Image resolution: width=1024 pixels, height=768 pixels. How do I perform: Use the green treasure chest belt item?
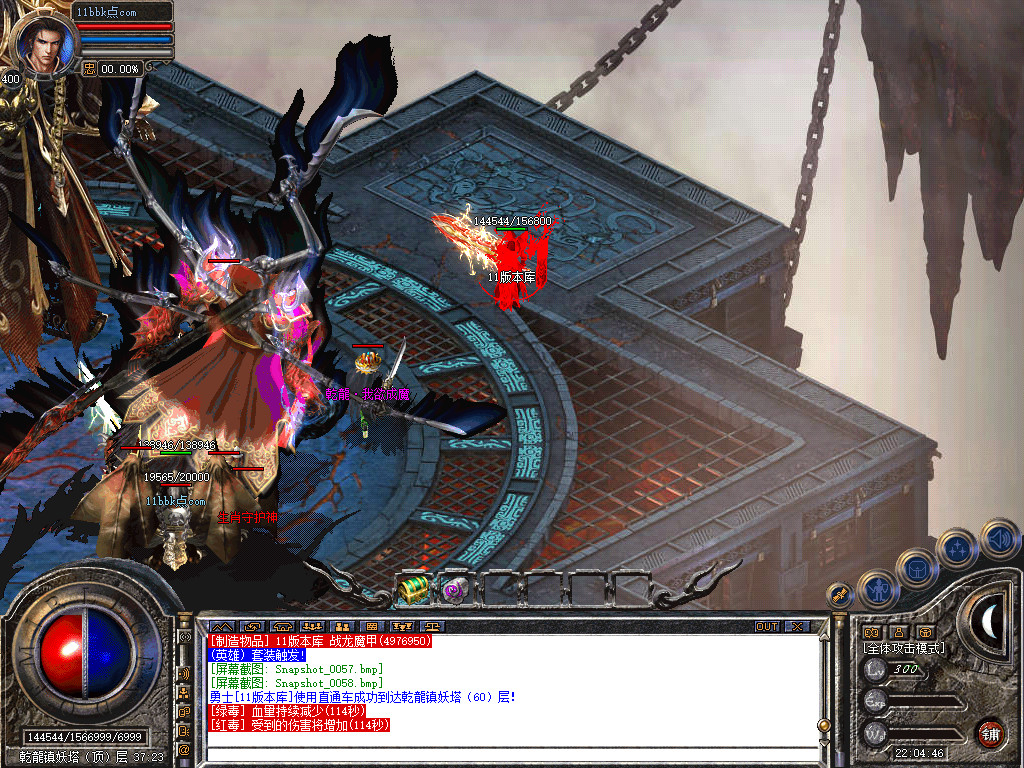414,591
